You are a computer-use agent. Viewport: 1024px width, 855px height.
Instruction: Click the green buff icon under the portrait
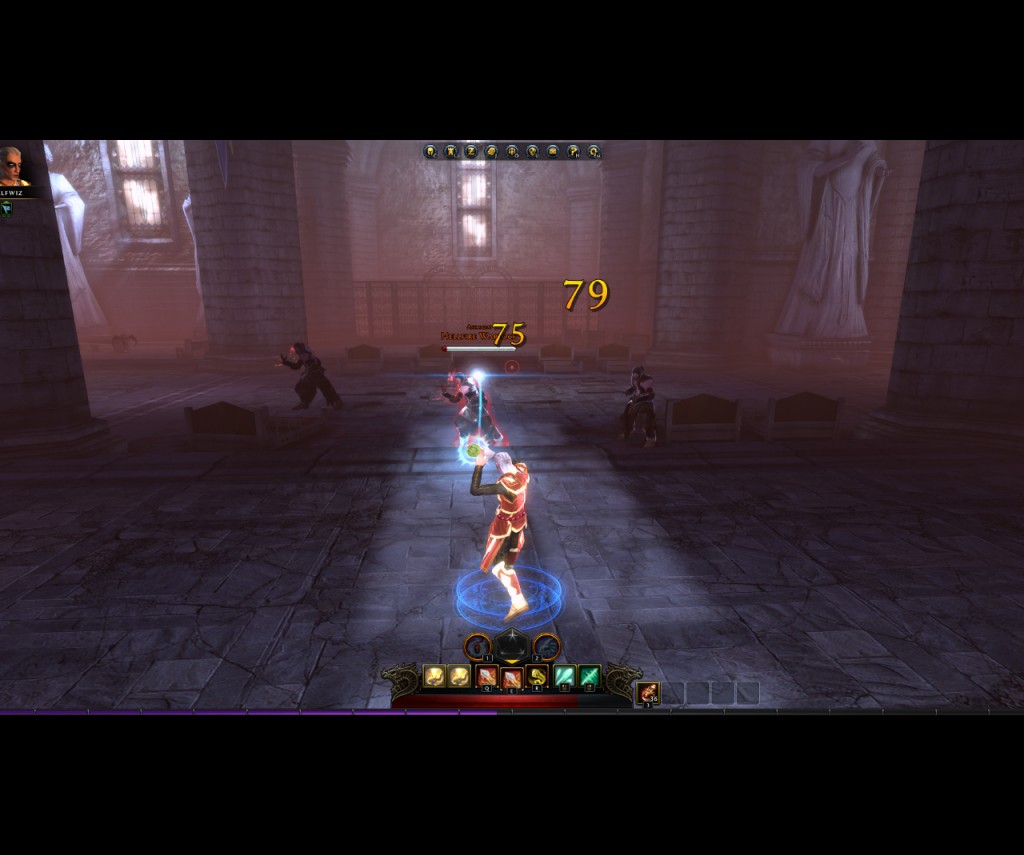click(x=7, y=207)
